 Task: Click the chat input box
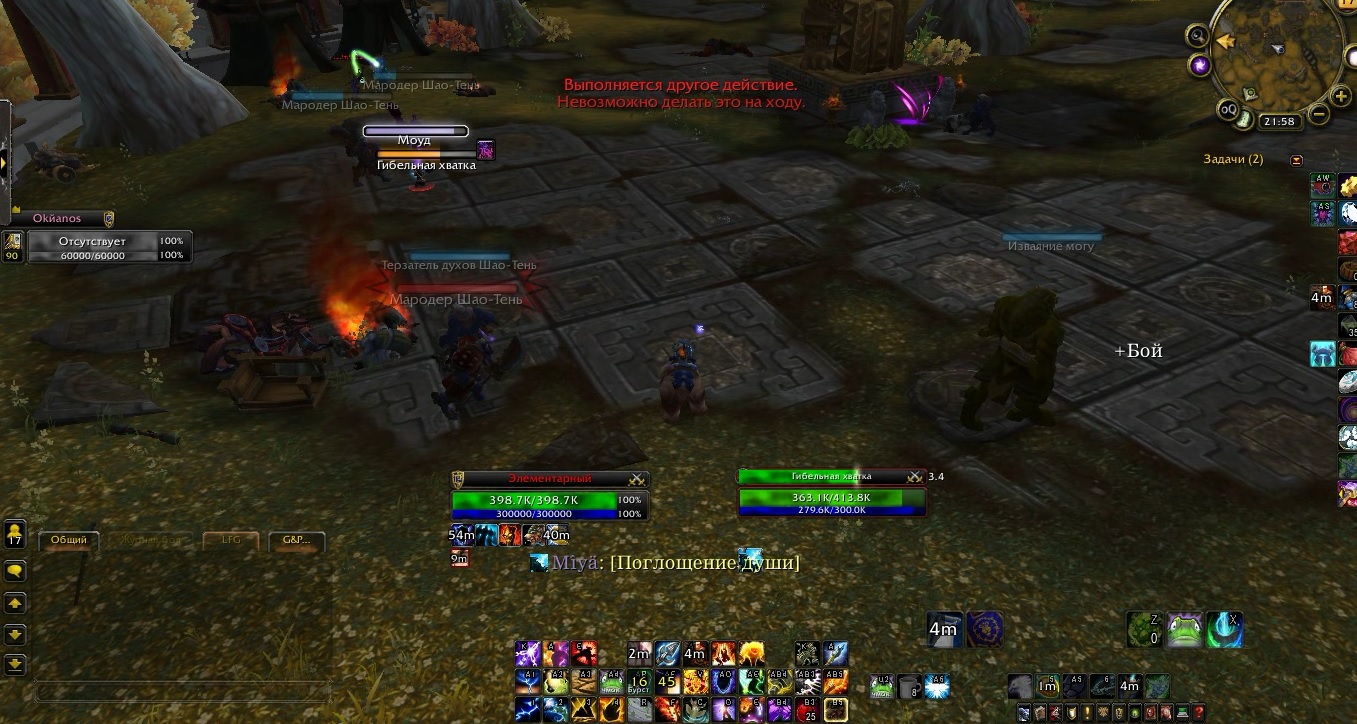point(183,691)
